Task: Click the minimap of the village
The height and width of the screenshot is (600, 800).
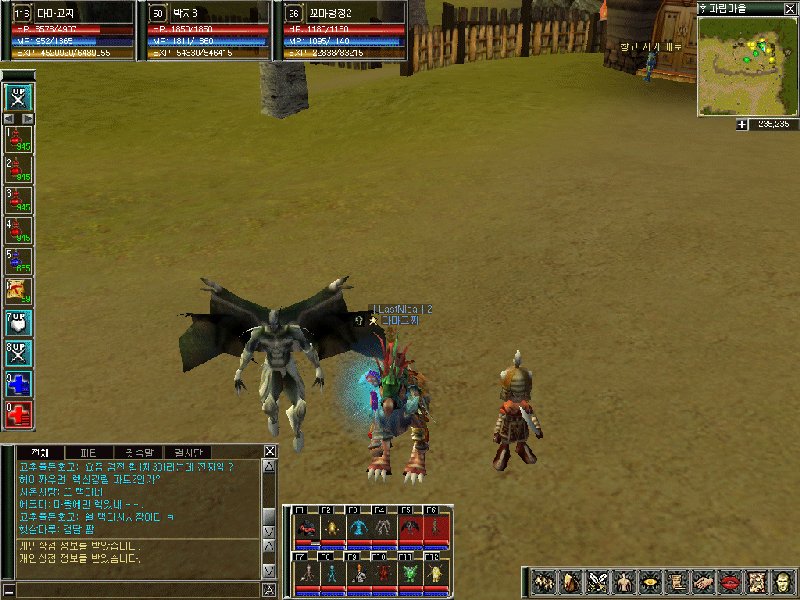Action: coord(747,64)
